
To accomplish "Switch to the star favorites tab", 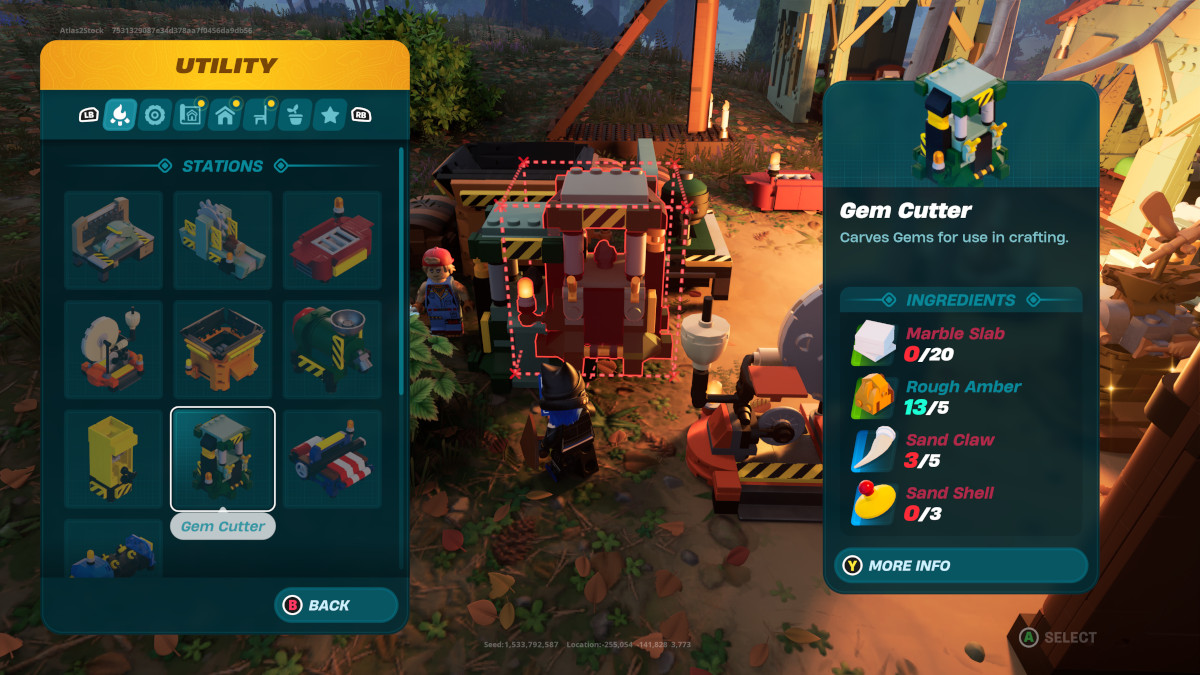I will [x=330, y=115].
